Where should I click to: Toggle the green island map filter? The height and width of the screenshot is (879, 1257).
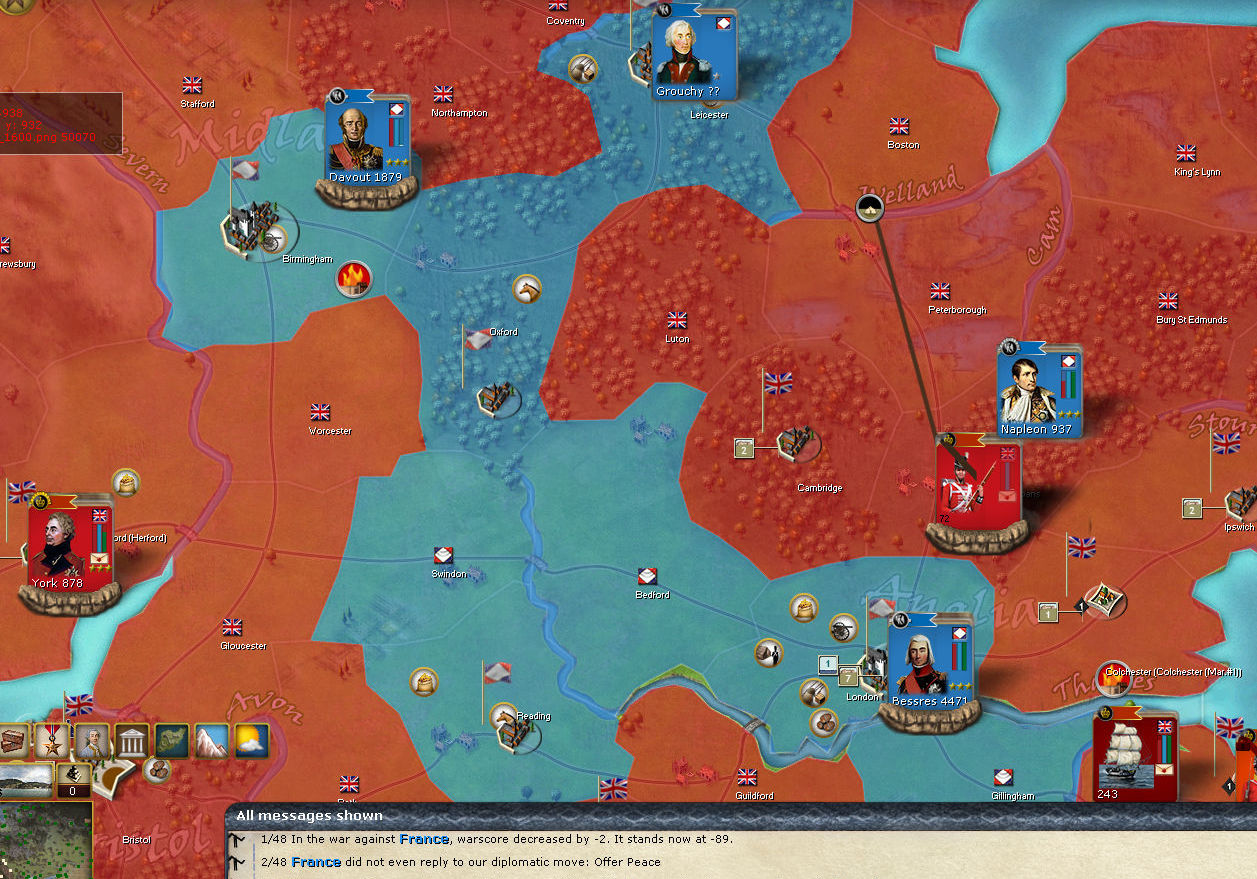[x=172, y=741]
